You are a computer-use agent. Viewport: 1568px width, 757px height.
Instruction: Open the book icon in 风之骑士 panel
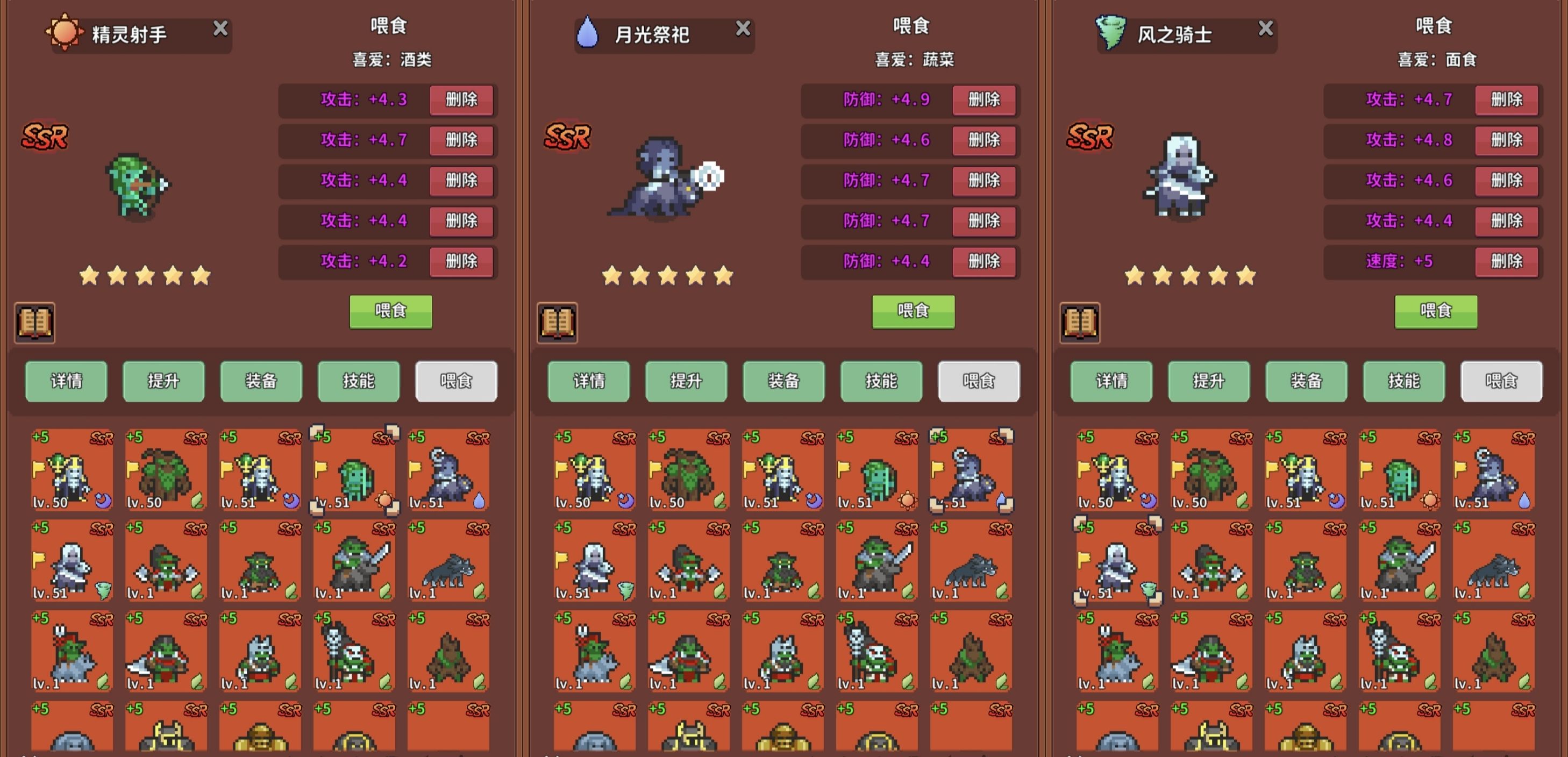1080,323
